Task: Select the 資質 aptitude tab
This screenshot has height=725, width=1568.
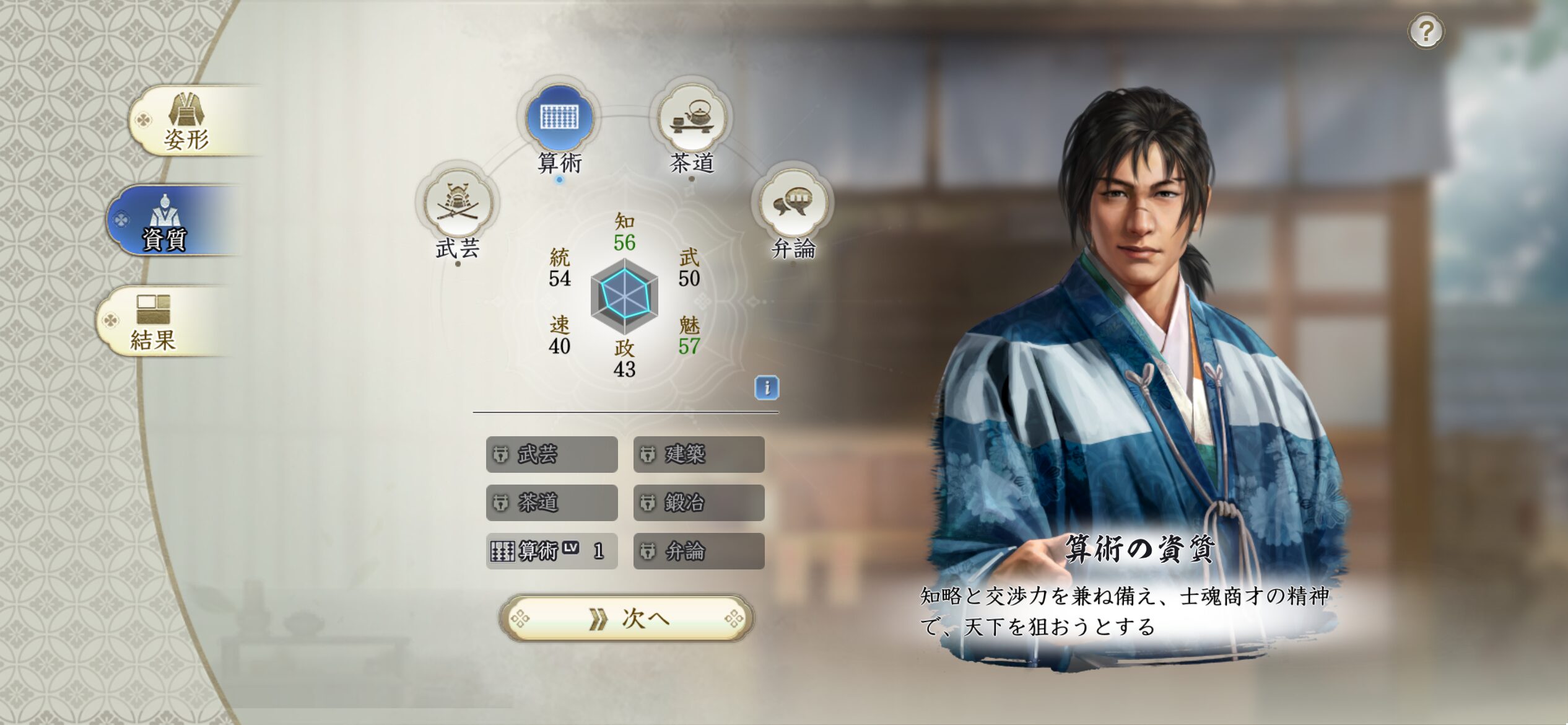Action: click(166, 221)
